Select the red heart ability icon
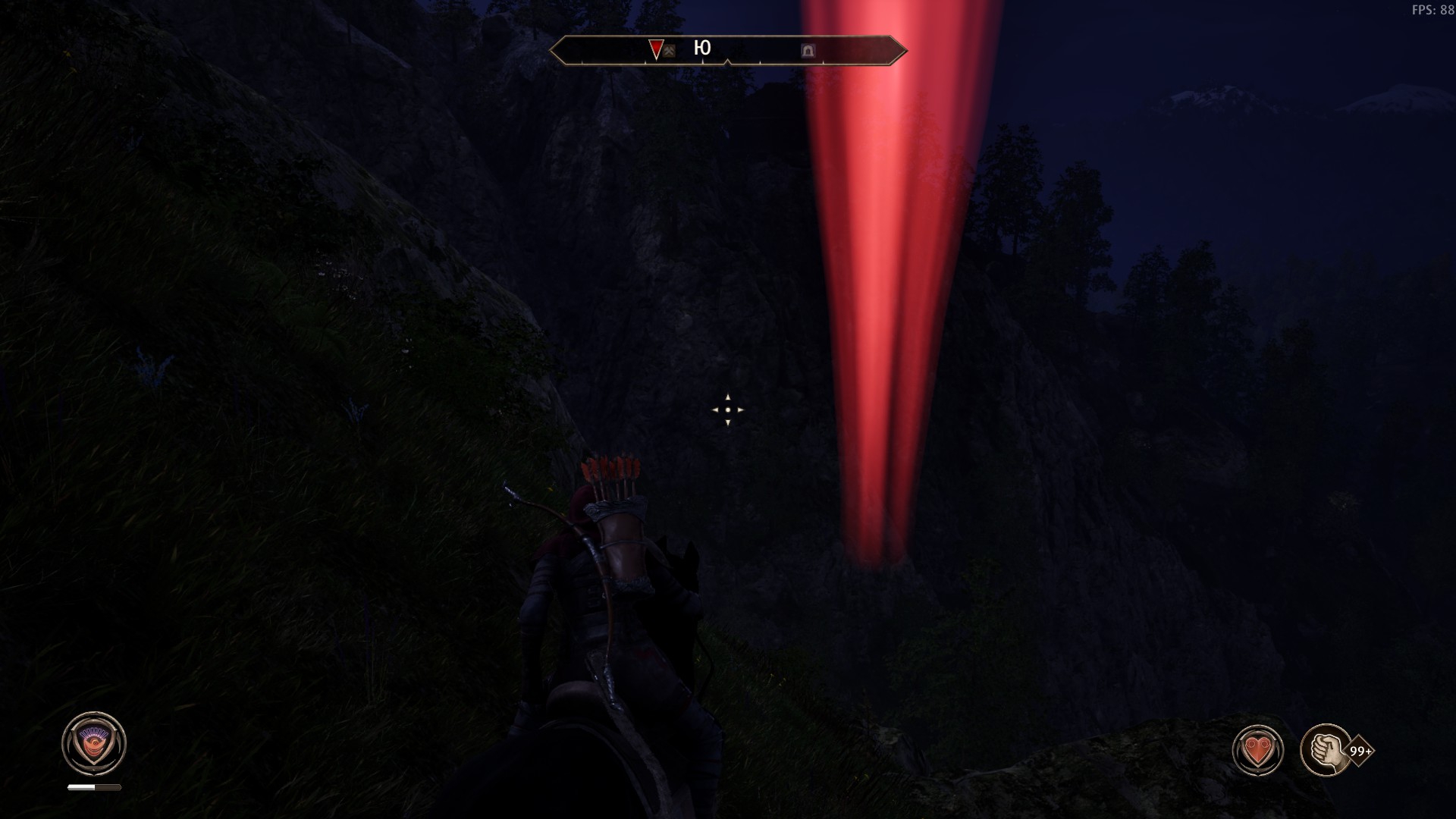The height and width of the screenshot is (819, 1456). 1258,751
